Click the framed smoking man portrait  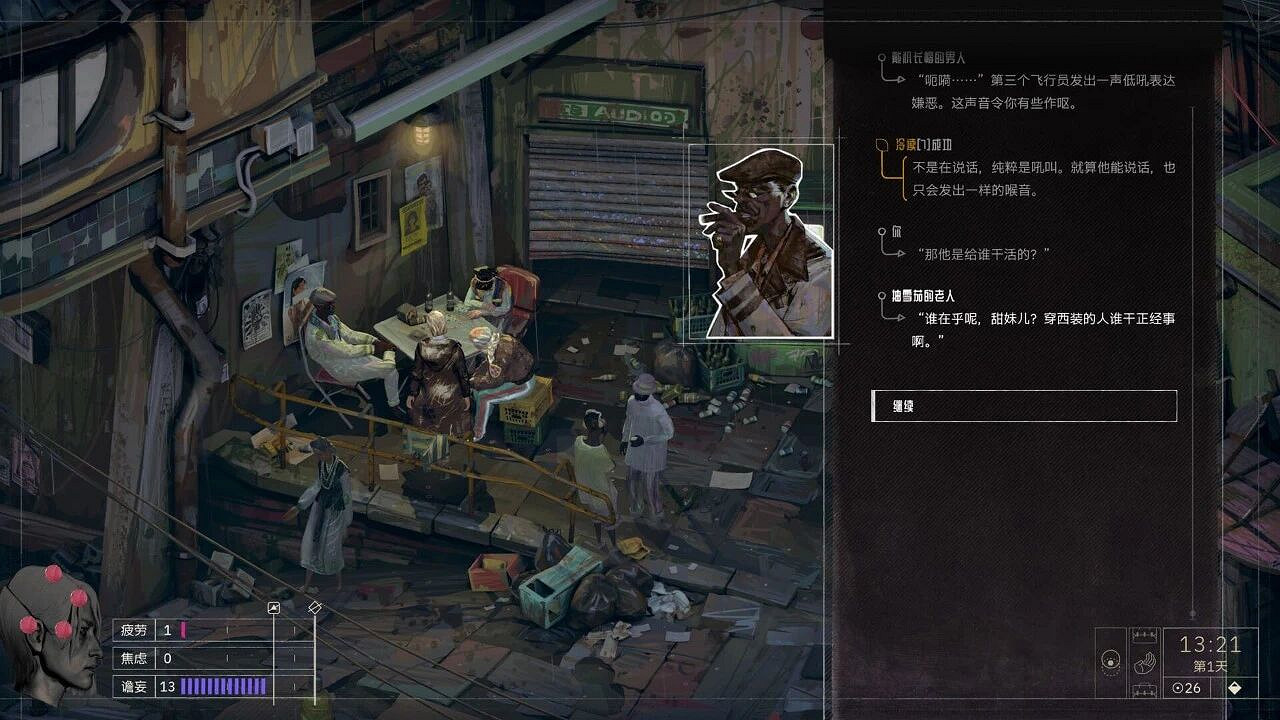[x=765, y=240]
